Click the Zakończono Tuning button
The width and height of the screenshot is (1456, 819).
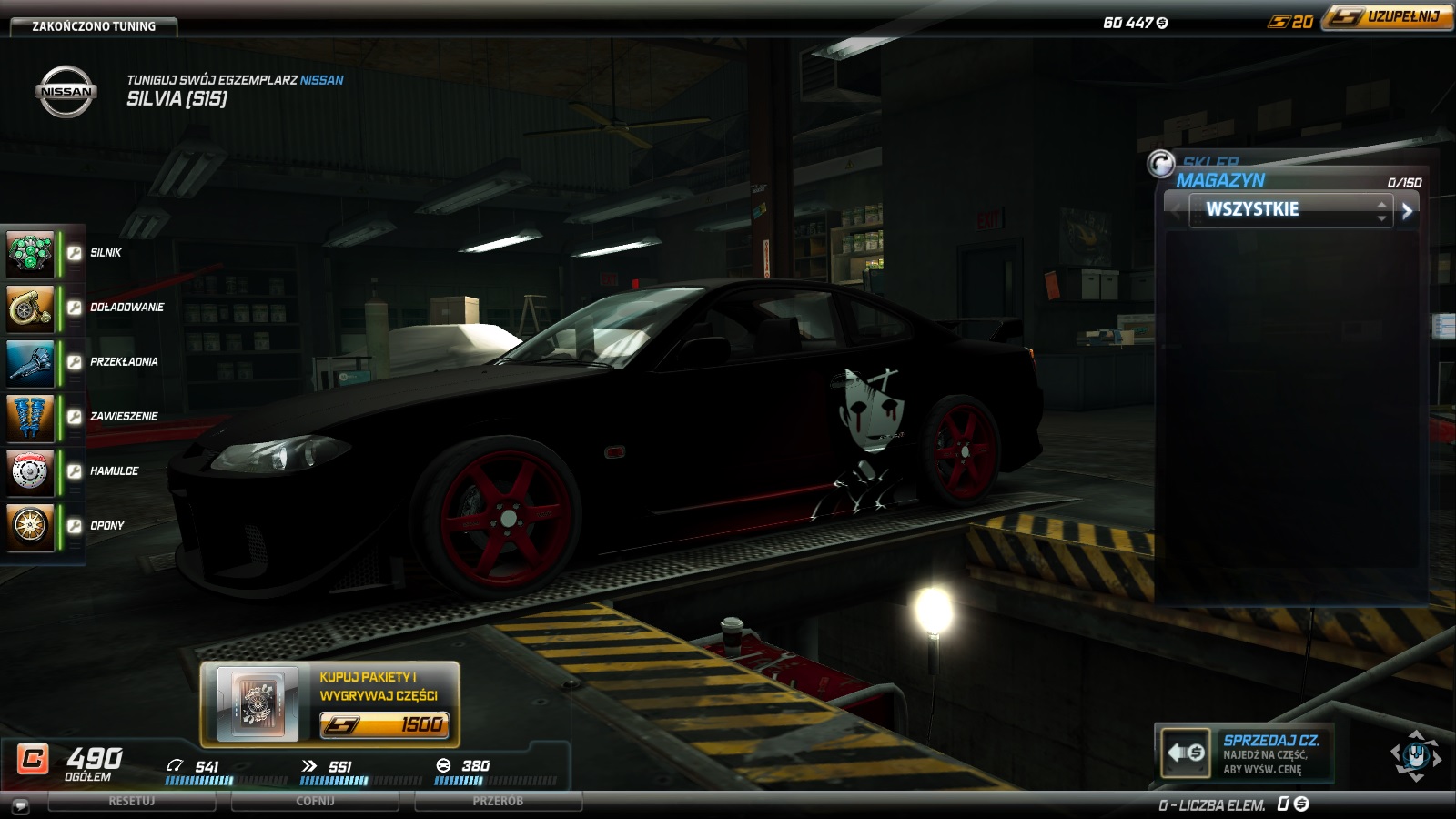click(x=94, y=26)
